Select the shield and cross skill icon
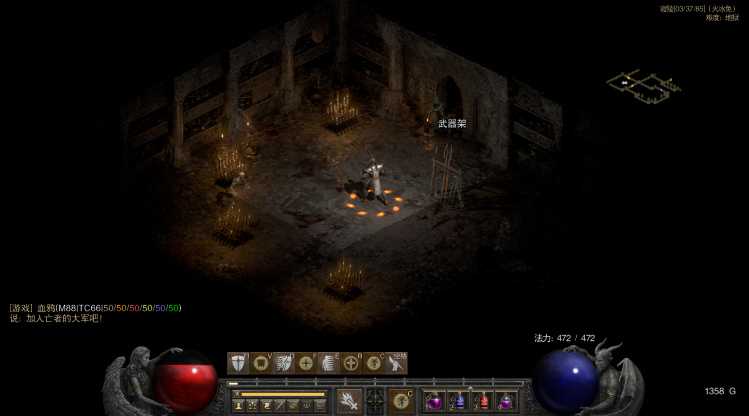This screenshot has height=416, width=749. (x=238, y=363)
